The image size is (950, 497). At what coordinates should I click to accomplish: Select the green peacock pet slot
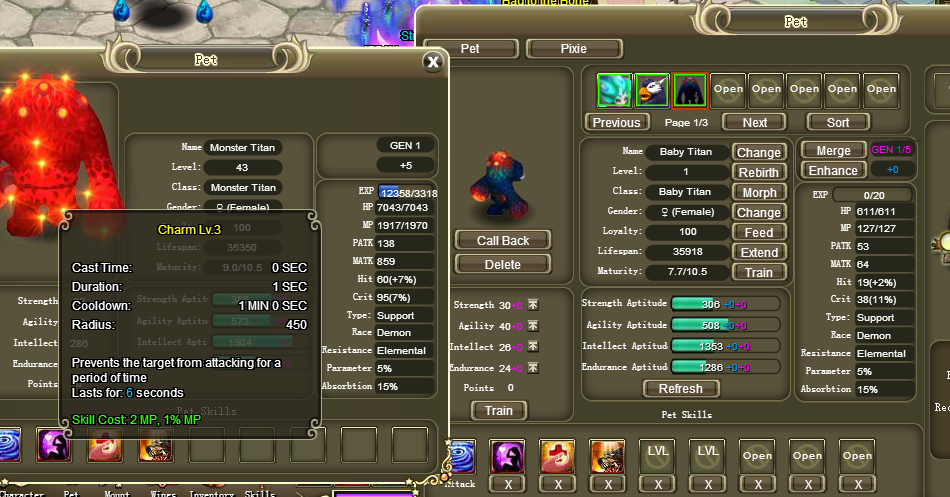click(x=614, y=90)
